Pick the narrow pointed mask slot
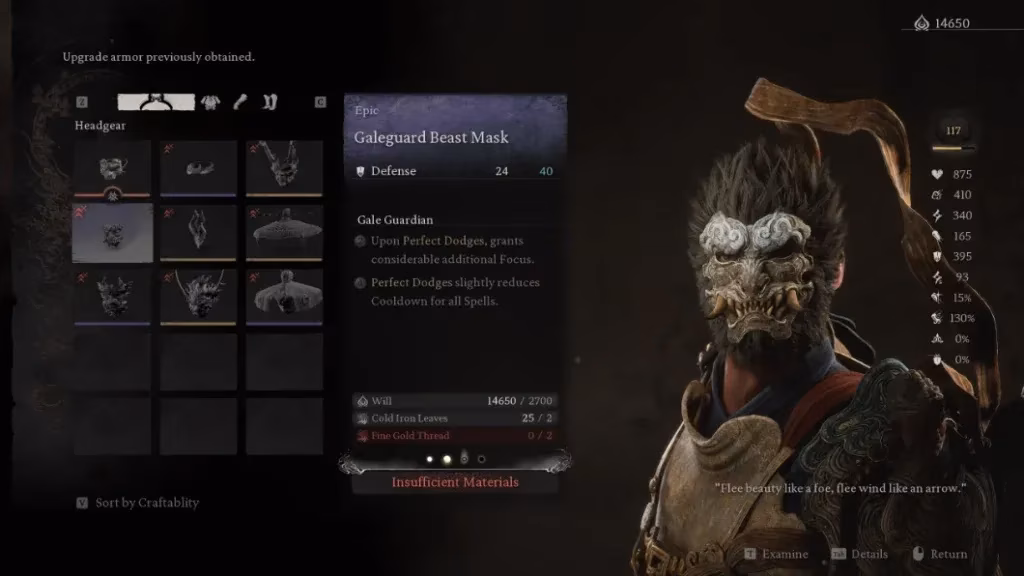This screenshot has width=1024, height=576. click(198, 232)
